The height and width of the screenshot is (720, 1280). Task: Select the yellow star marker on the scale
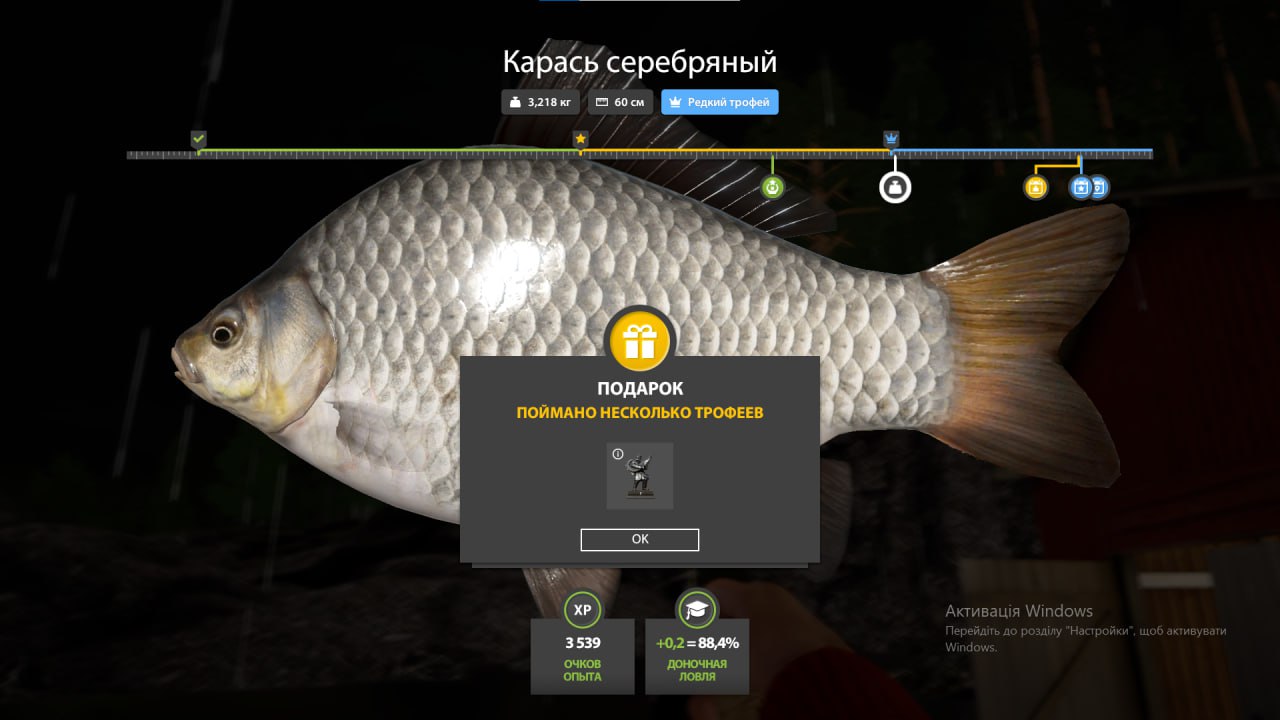click(580, 139)
